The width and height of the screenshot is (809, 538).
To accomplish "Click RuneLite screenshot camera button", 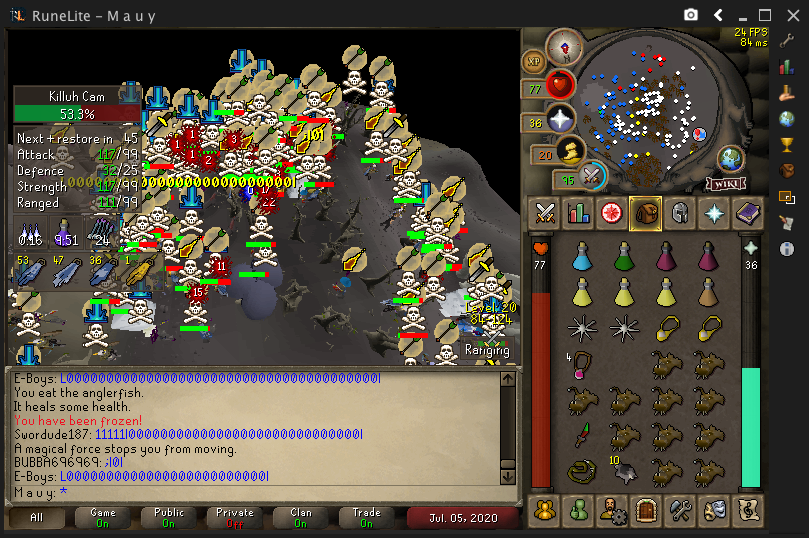I will [x=691, y=14].
